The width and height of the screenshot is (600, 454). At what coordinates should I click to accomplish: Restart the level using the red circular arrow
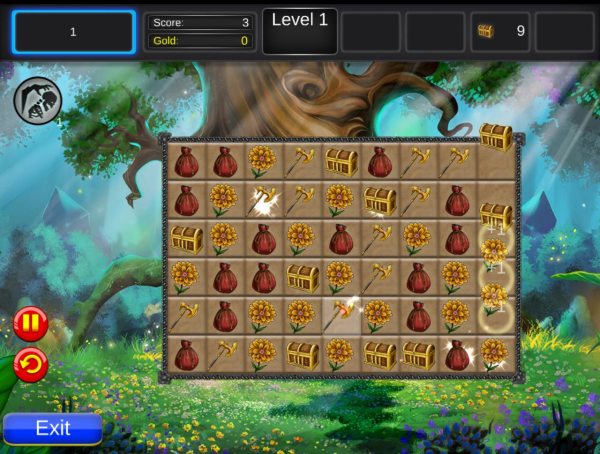(x=30, y=365)
